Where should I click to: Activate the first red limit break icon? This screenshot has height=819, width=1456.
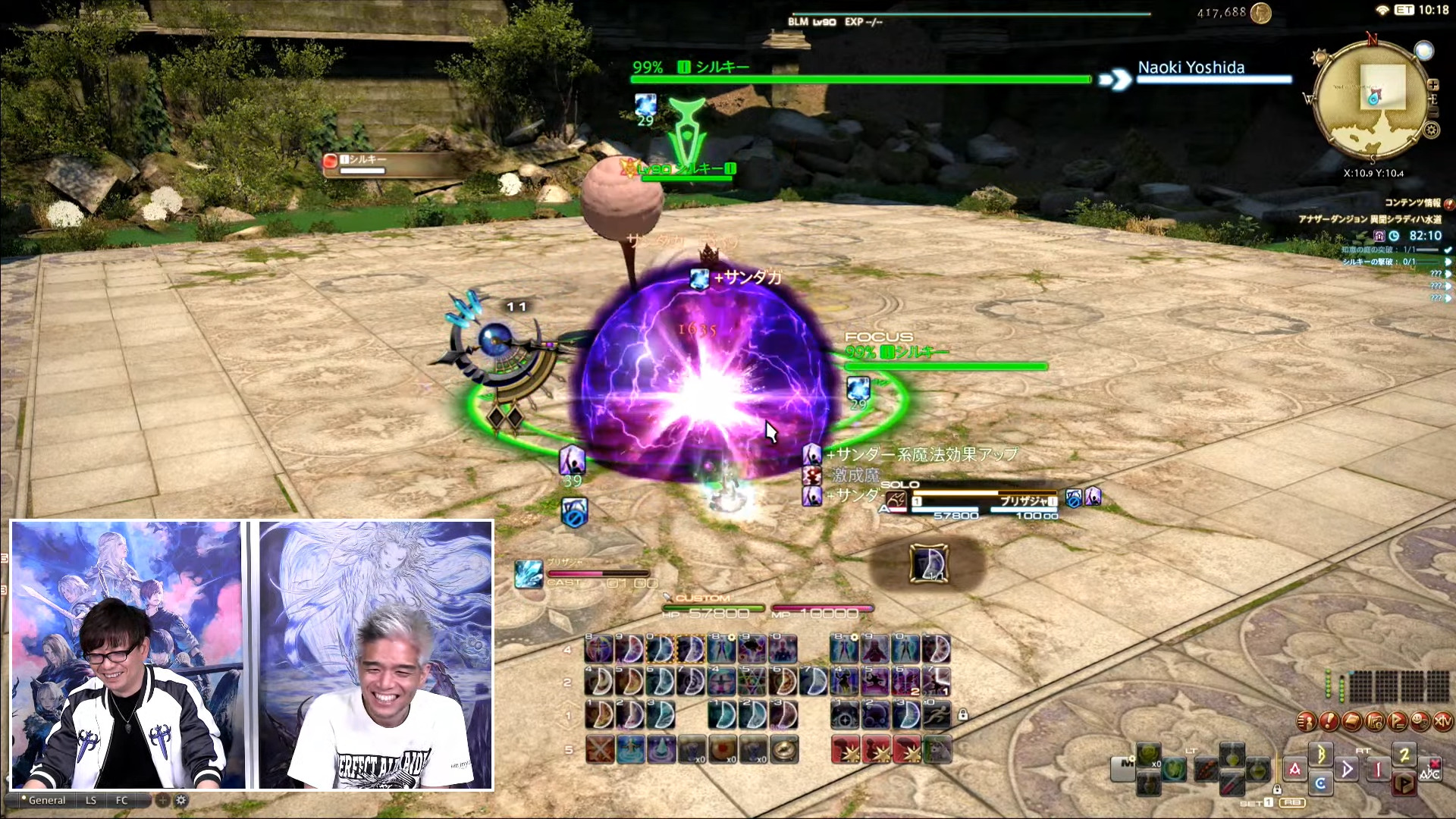pos(846,749)
